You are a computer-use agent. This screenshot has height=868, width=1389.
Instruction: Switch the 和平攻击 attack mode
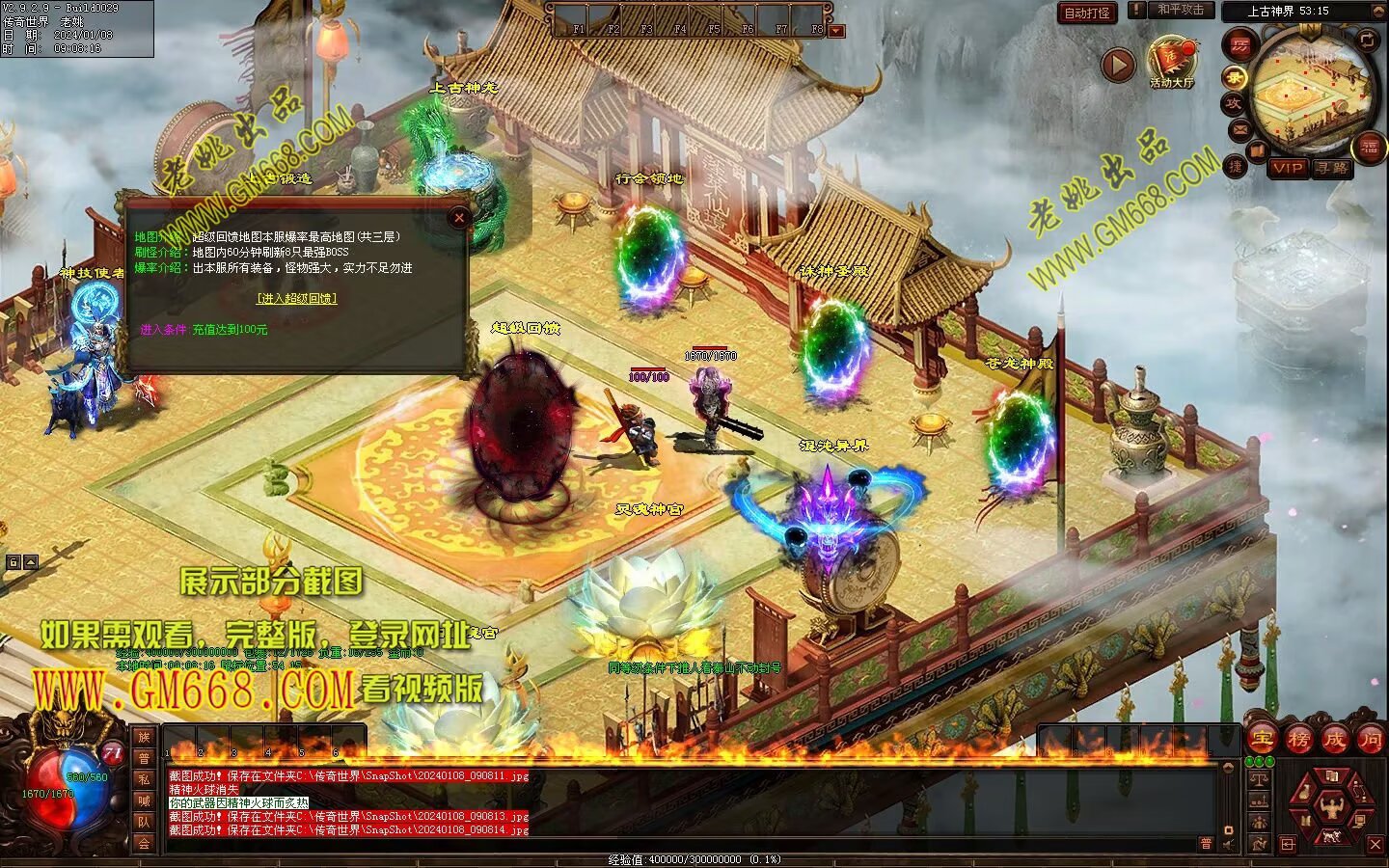point(1181,10)
